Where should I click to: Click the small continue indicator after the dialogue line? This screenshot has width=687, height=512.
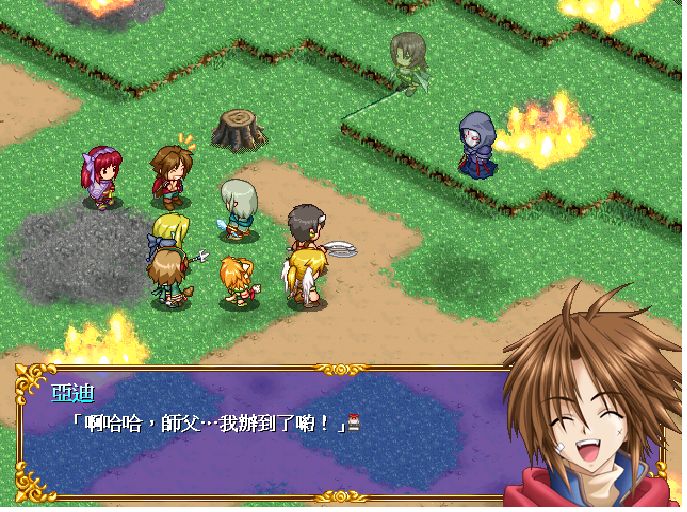click(x=355, y=422)
